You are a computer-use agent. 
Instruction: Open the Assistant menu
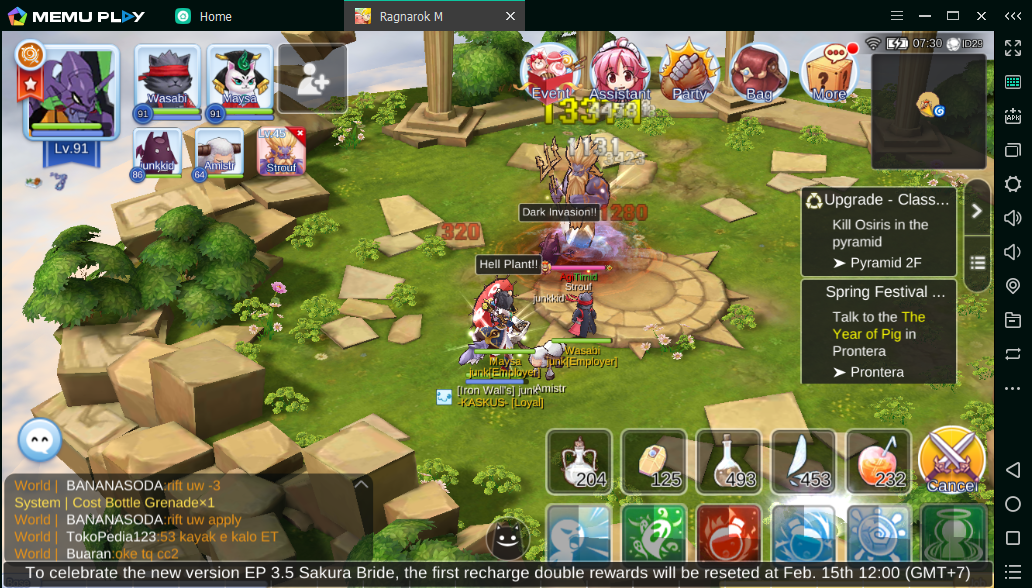[619, 71]
